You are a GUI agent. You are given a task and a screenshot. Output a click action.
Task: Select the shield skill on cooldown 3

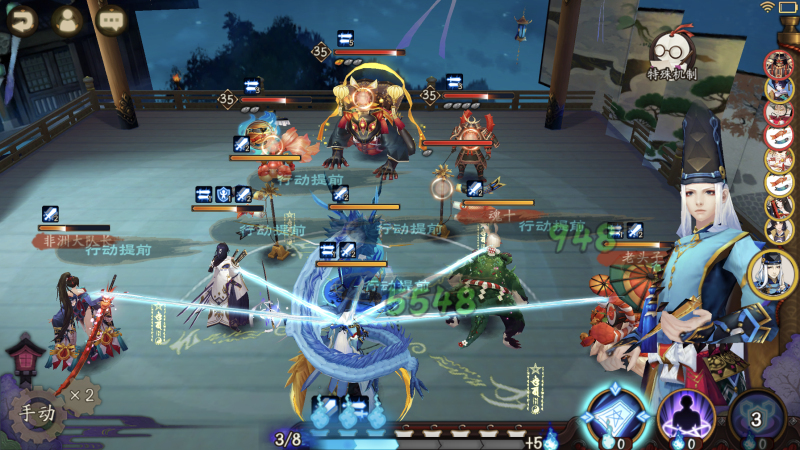[x=757, y=418]
